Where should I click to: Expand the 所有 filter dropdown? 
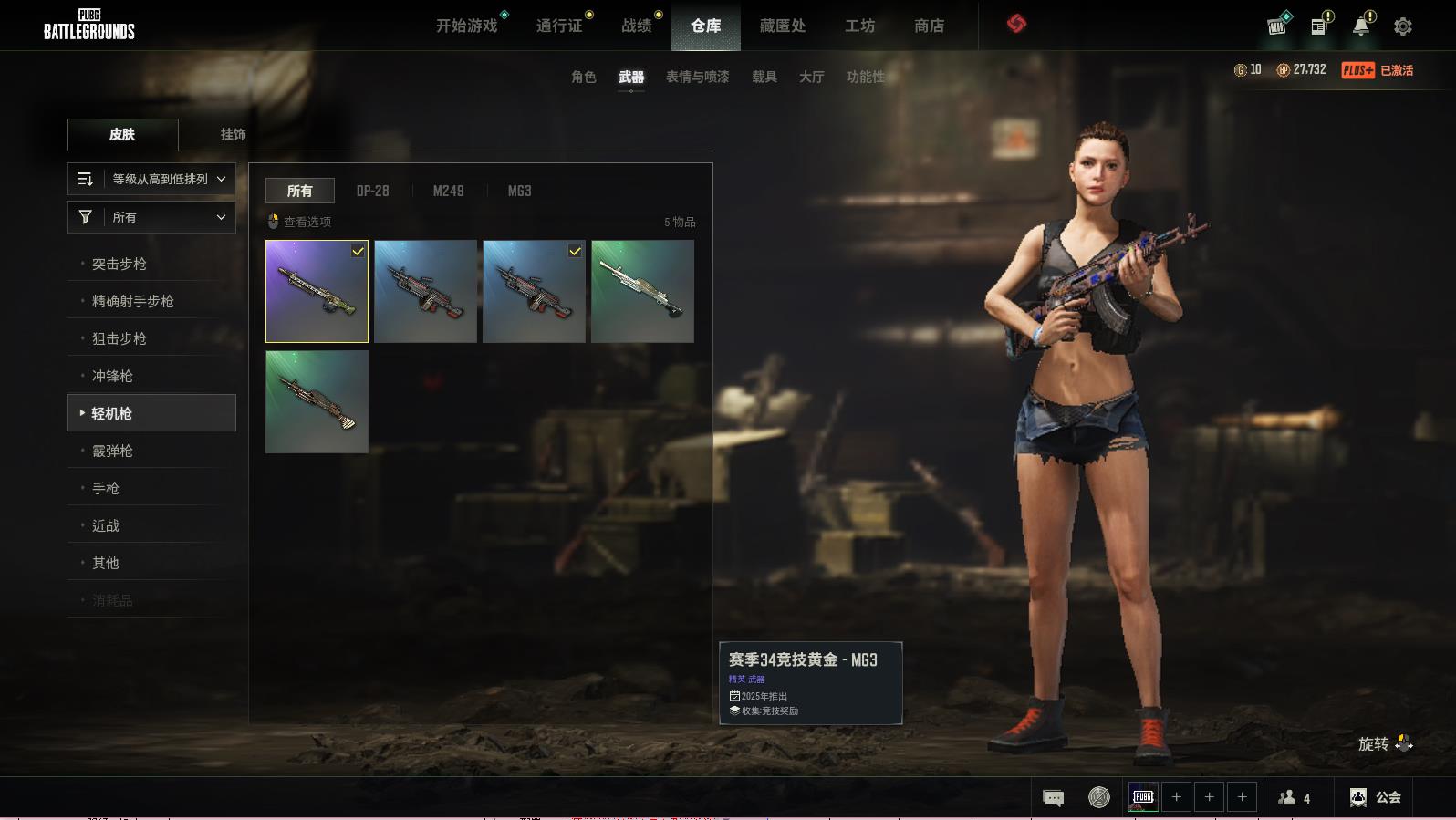pyautogui.click(x=151, y=217)
